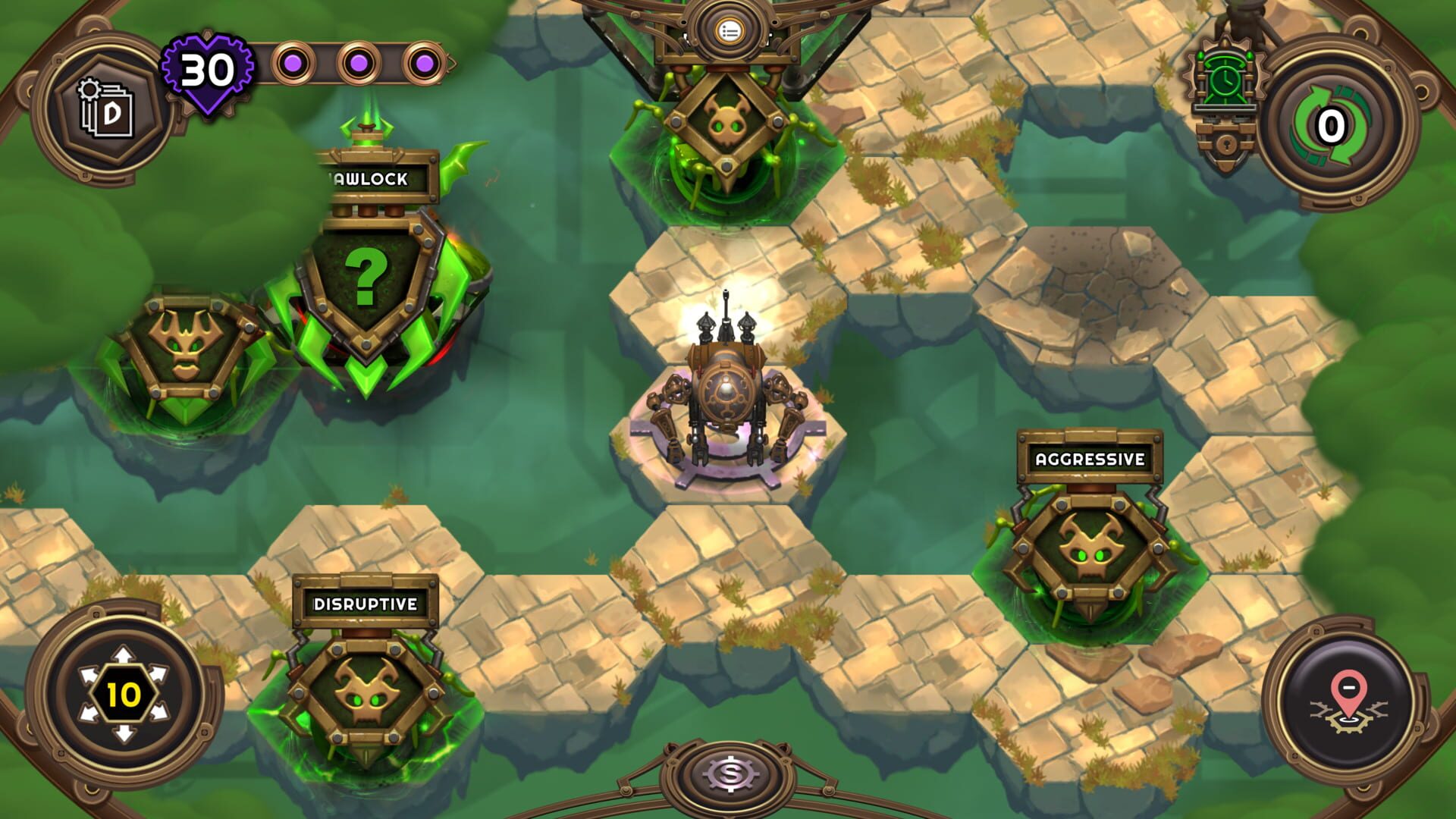The width and height of the screenshot is (1456, 819).
Task: Open the deck of cards panel
Action: pyautogui.click(x=106, y=106)
